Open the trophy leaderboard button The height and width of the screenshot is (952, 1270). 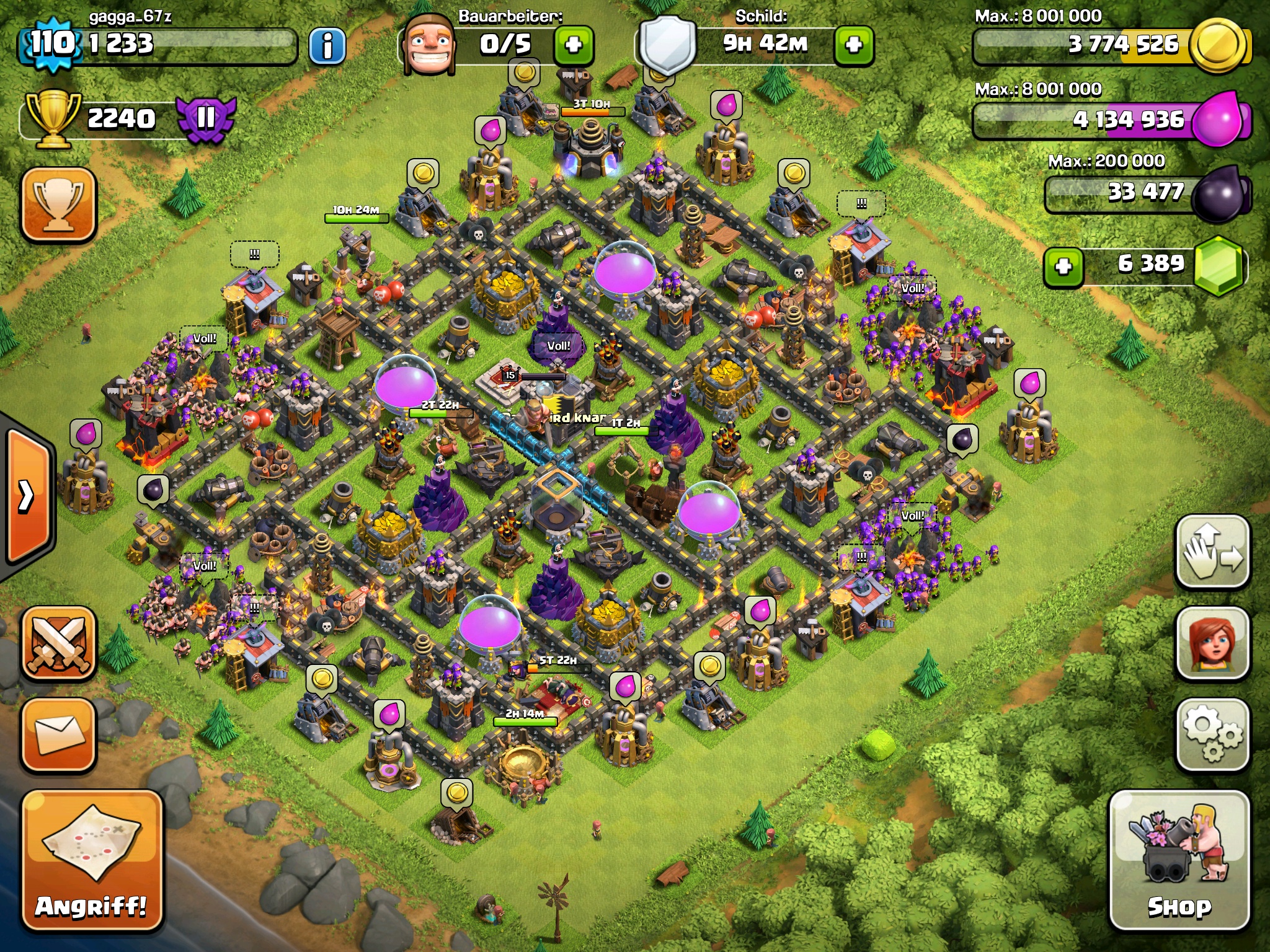point(59,203)
